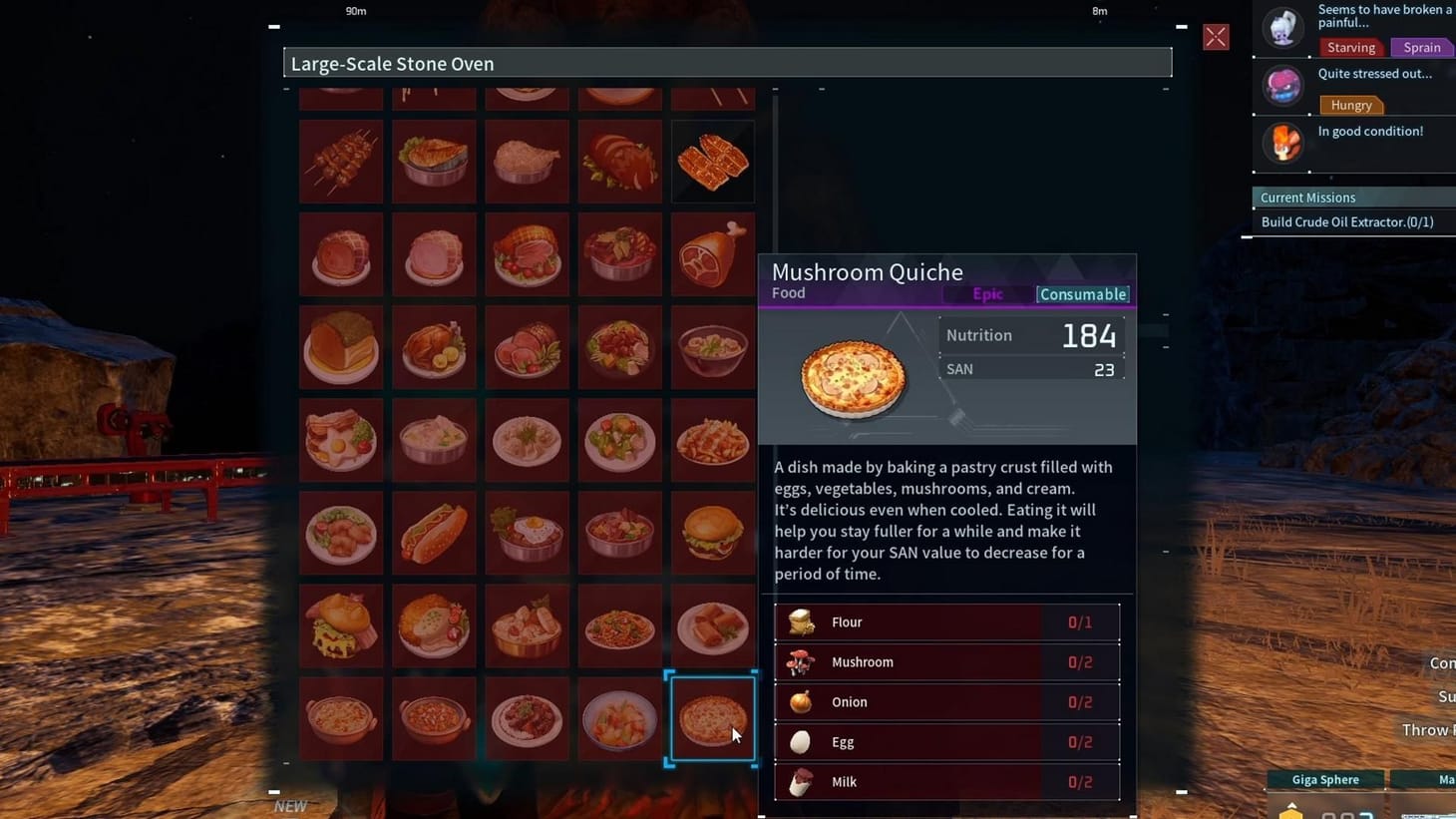The width and height of the screenshot is (1456, 819).
Task: Click the Starving status badge
Action: (1350, 47)
